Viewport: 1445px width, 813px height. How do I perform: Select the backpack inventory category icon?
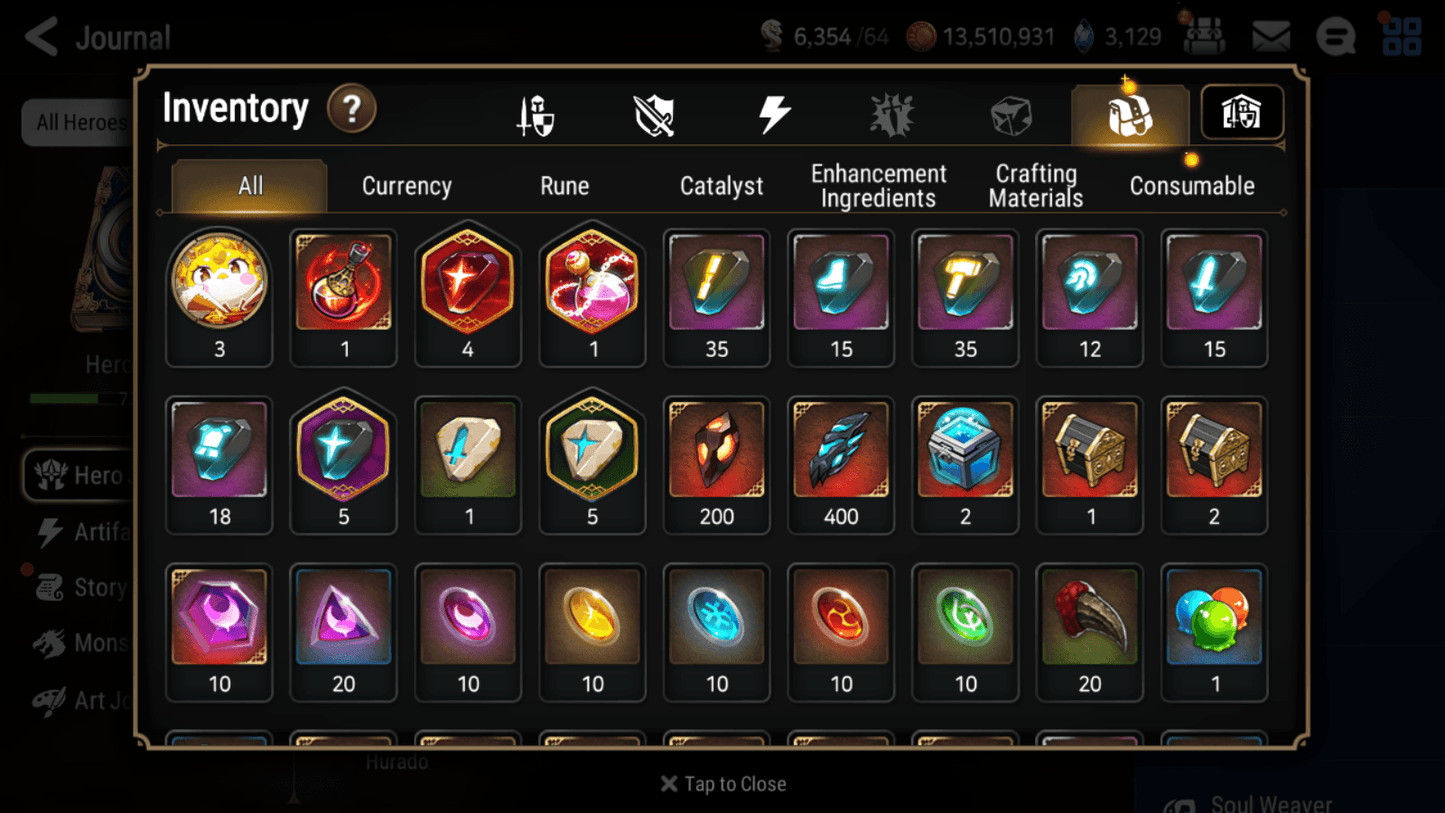[x=1129, y=113]
